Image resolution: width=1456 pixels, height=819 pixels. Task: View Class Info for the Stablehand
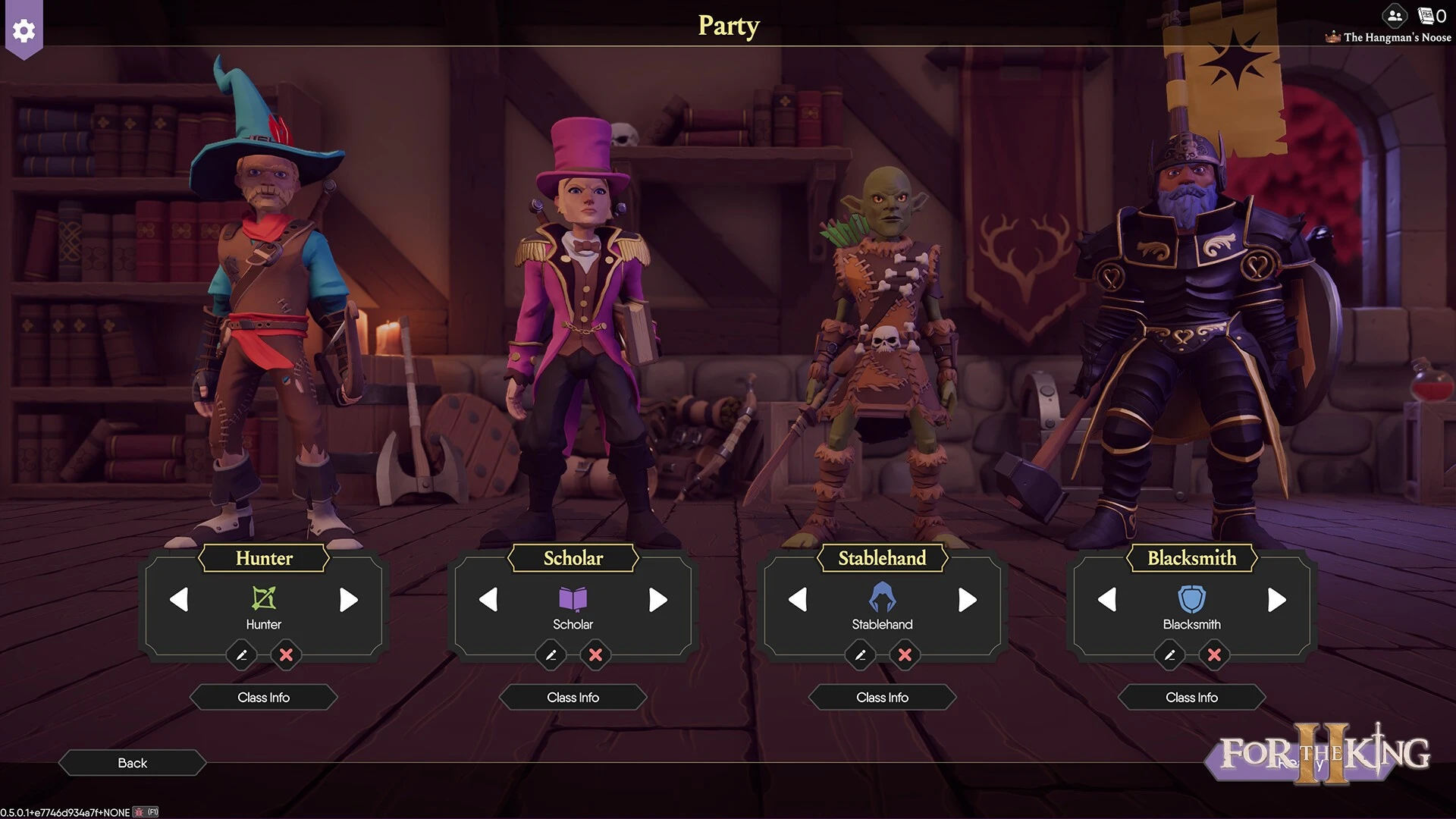coord(882,697)
